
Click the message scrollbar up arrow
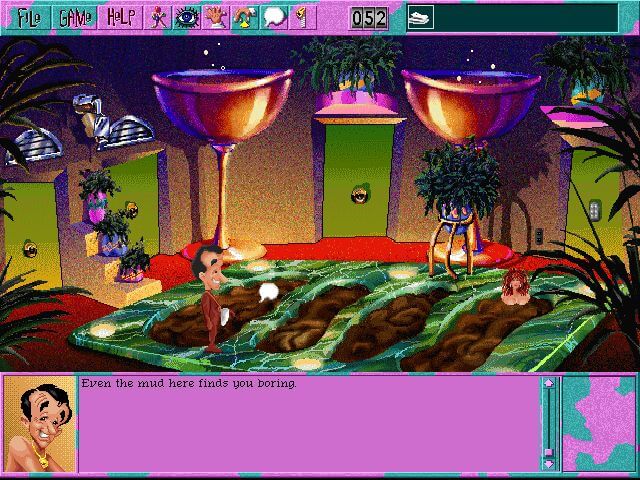[548, 384]
